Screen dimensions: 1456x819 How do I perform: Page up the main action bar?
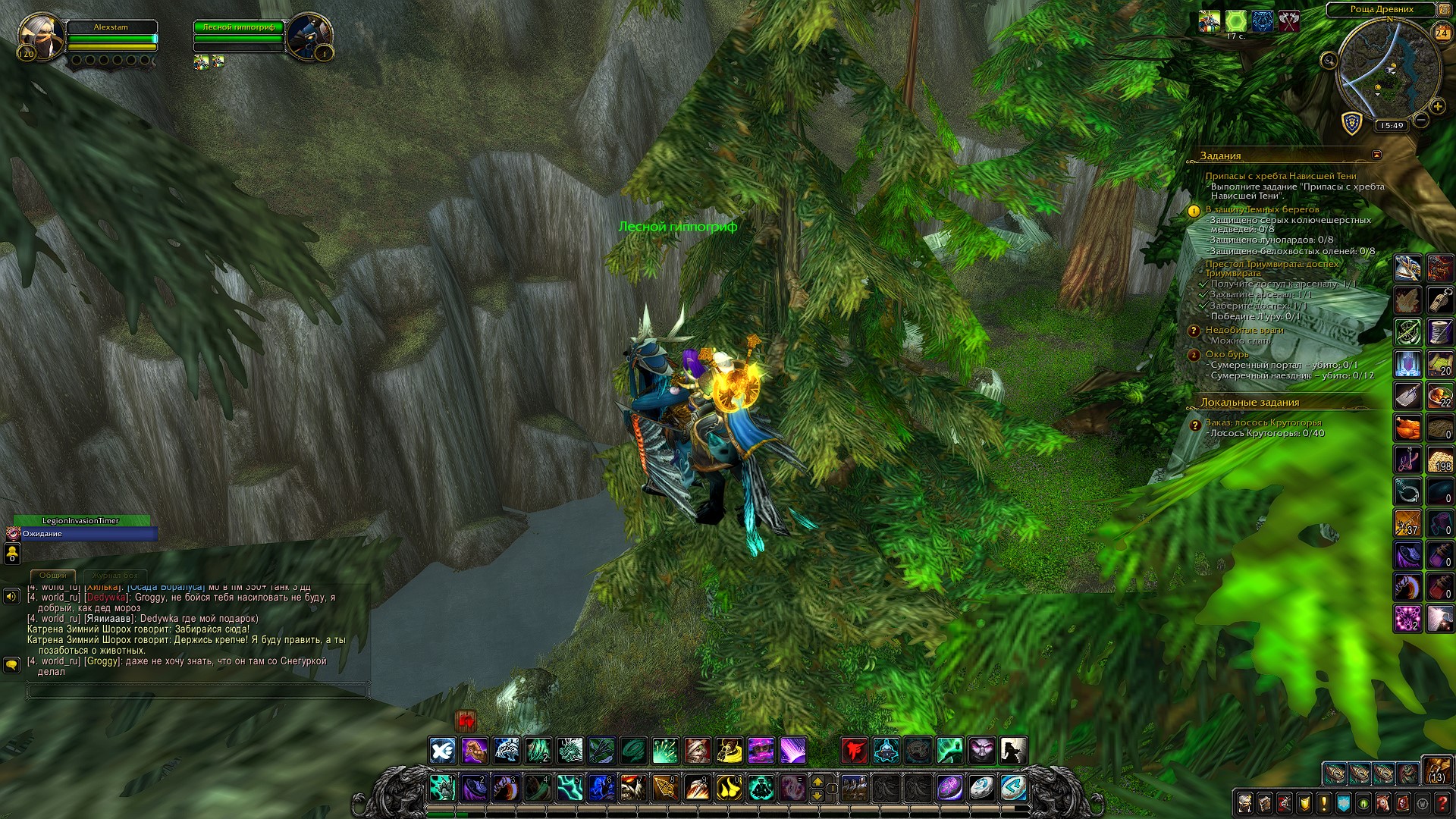[x=817, y=781]
